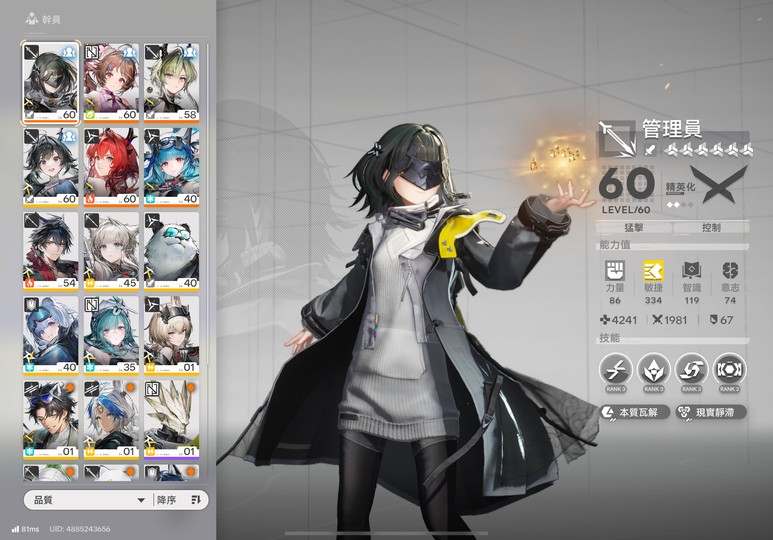Select the green-haired level 58 operator
This screenshot has height=540, width=773.
click(x=172, y=82)
